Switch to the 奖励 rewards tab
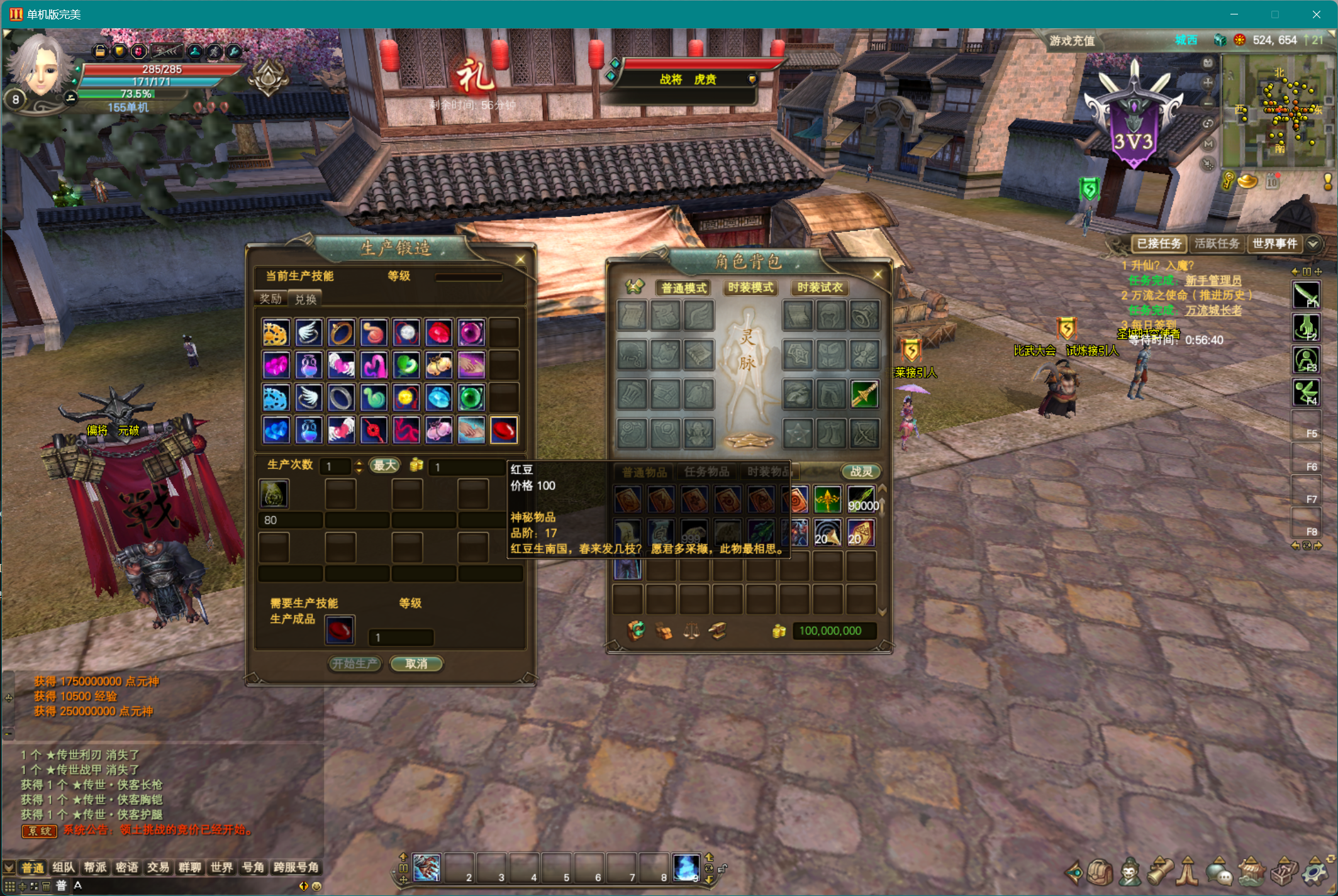This screenshot has width=1338, height=896. click(x=270, y=299)
